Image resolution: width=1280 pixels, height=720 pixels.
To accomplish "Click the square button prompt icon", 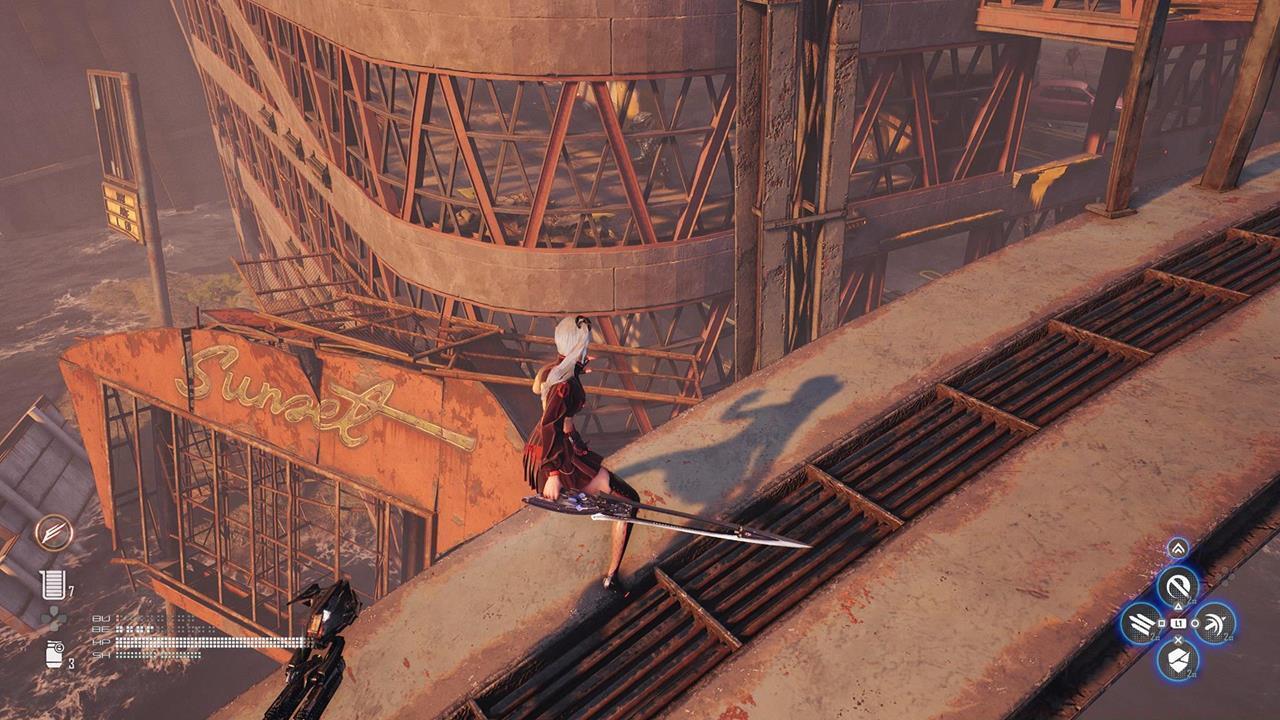I will pyautogui.click(x=1163, y=623).
